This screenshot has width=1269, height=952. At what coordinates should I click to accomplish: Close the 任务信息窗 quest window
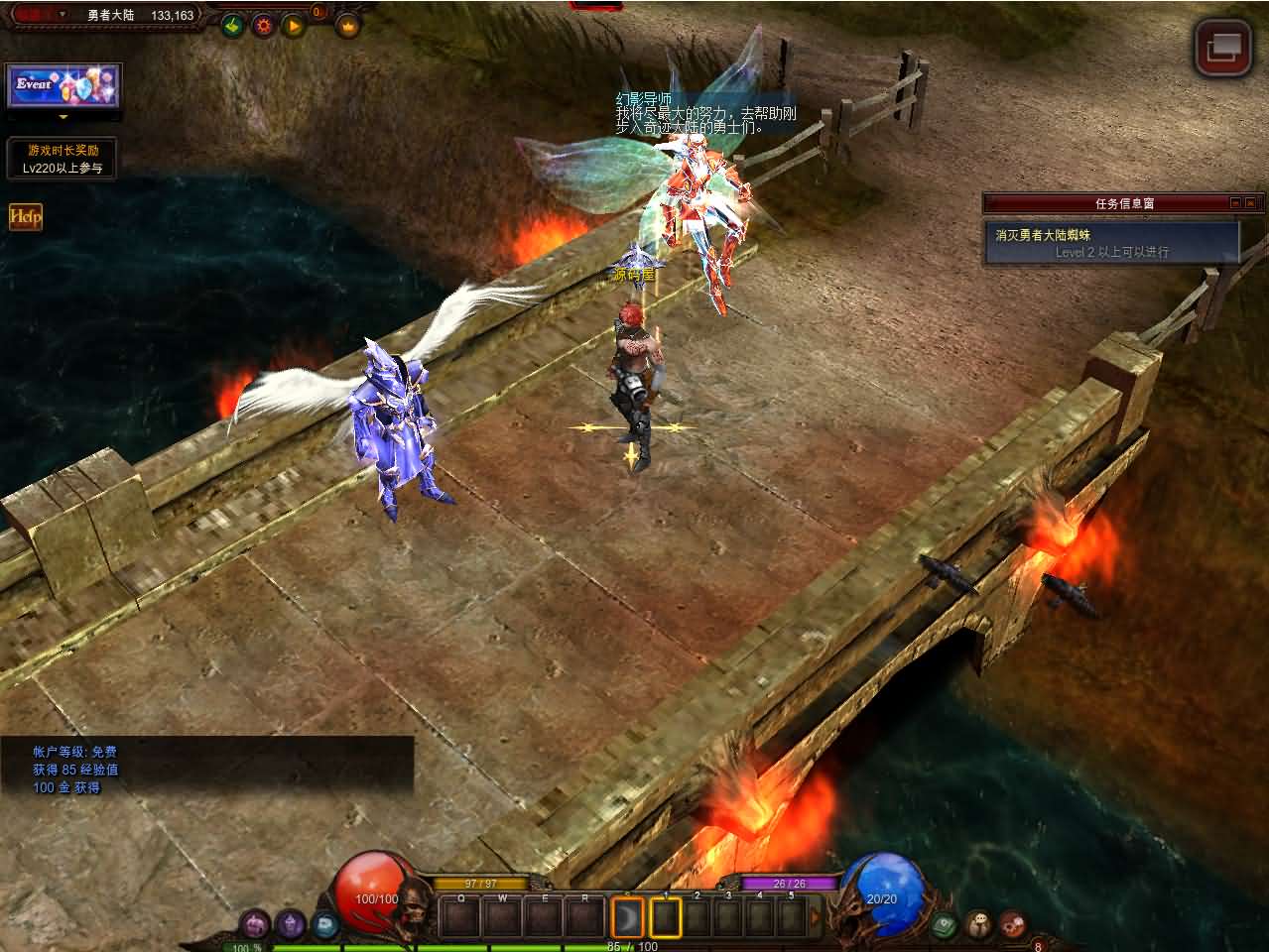[x=1251, y=203]
